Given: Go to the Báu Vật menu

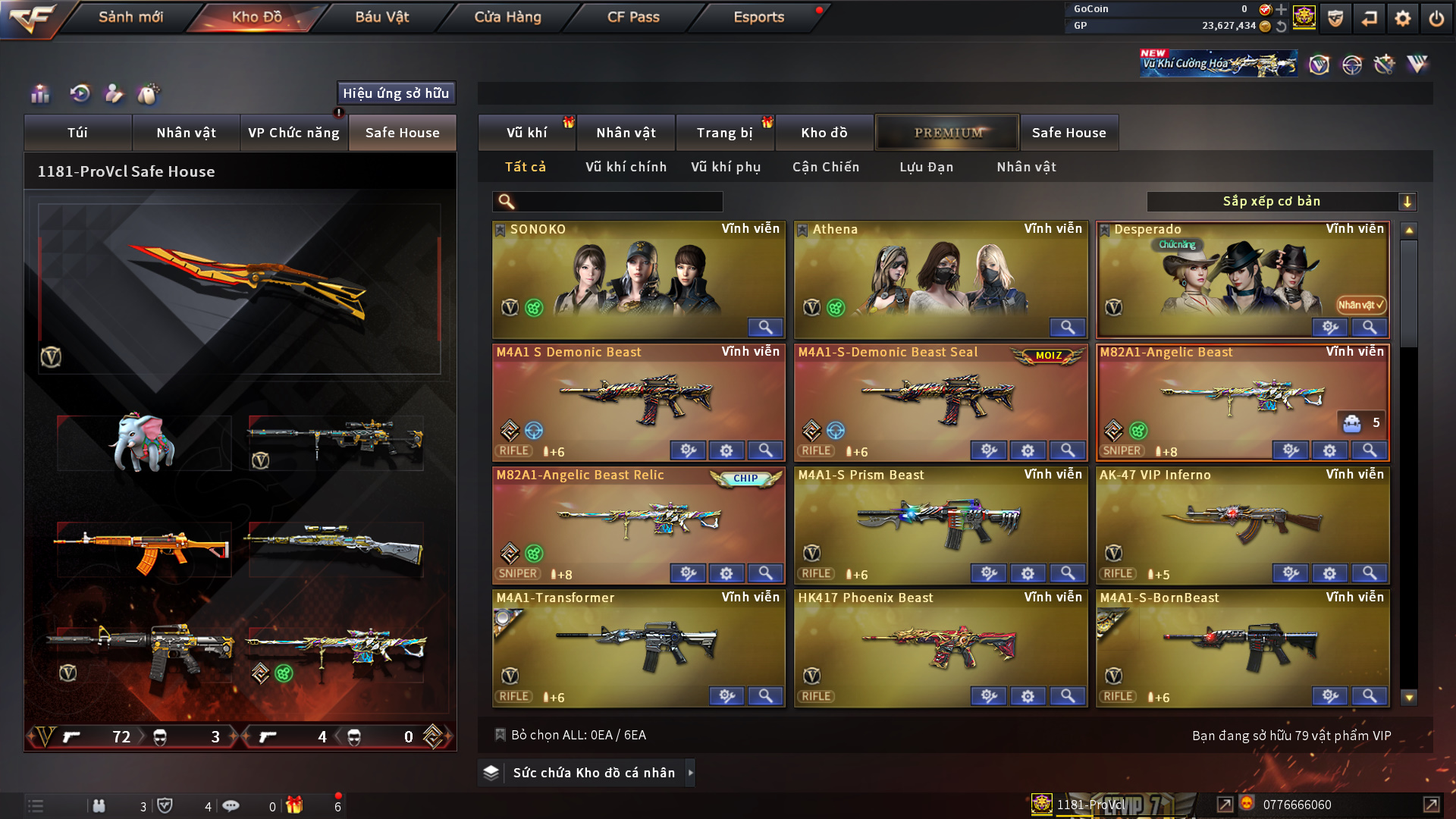Looking at the screenshot, I should pos(381,17).
